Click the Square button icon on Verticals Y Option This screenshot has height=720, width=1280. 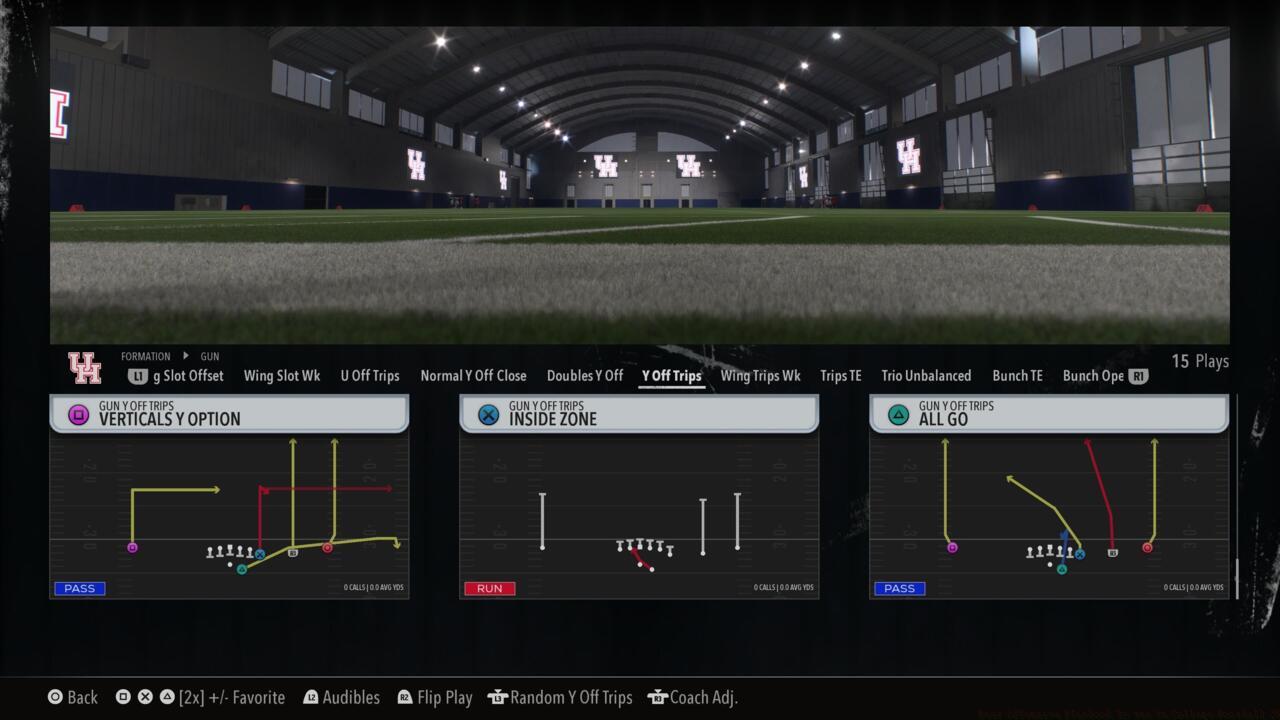(76, 413)
